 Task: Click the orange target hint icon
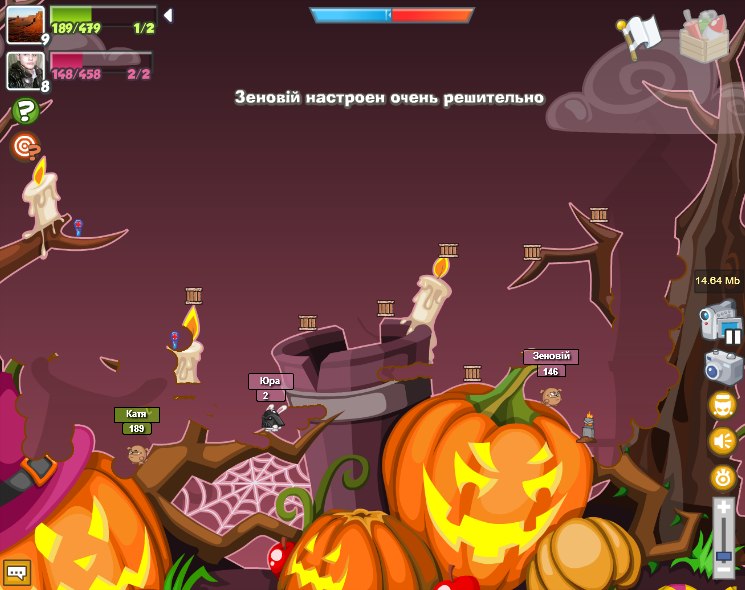pos(25,147)
